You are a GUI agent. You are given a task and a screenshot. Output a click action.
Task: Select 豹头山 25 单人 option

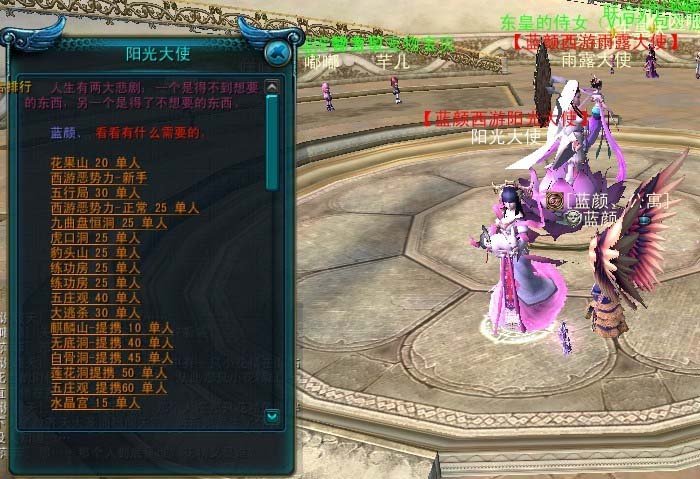(95, 253)
